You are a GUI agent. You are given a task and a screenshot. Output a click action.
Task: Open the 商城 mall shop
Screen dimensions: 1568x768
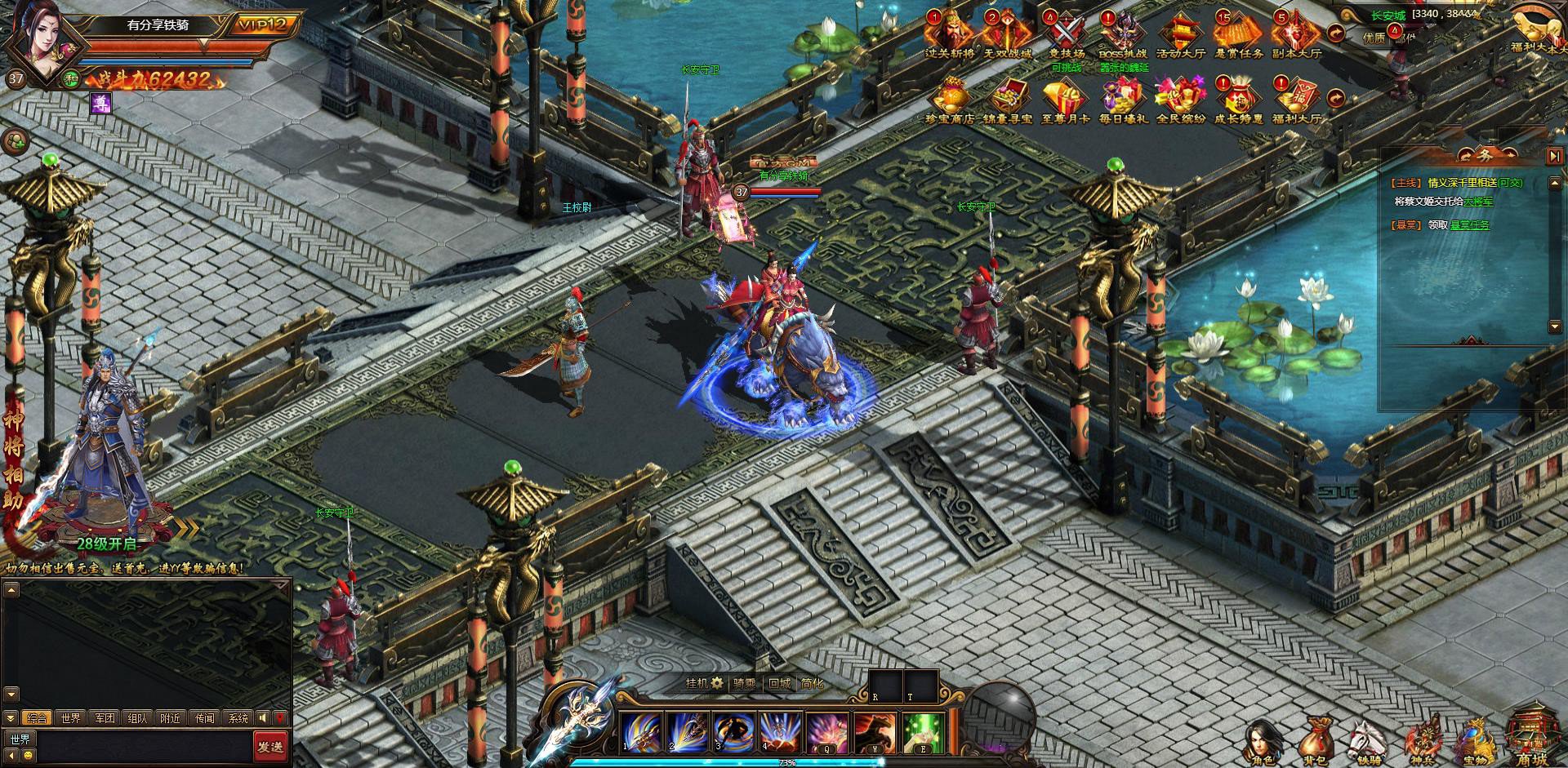(1531, 739)
